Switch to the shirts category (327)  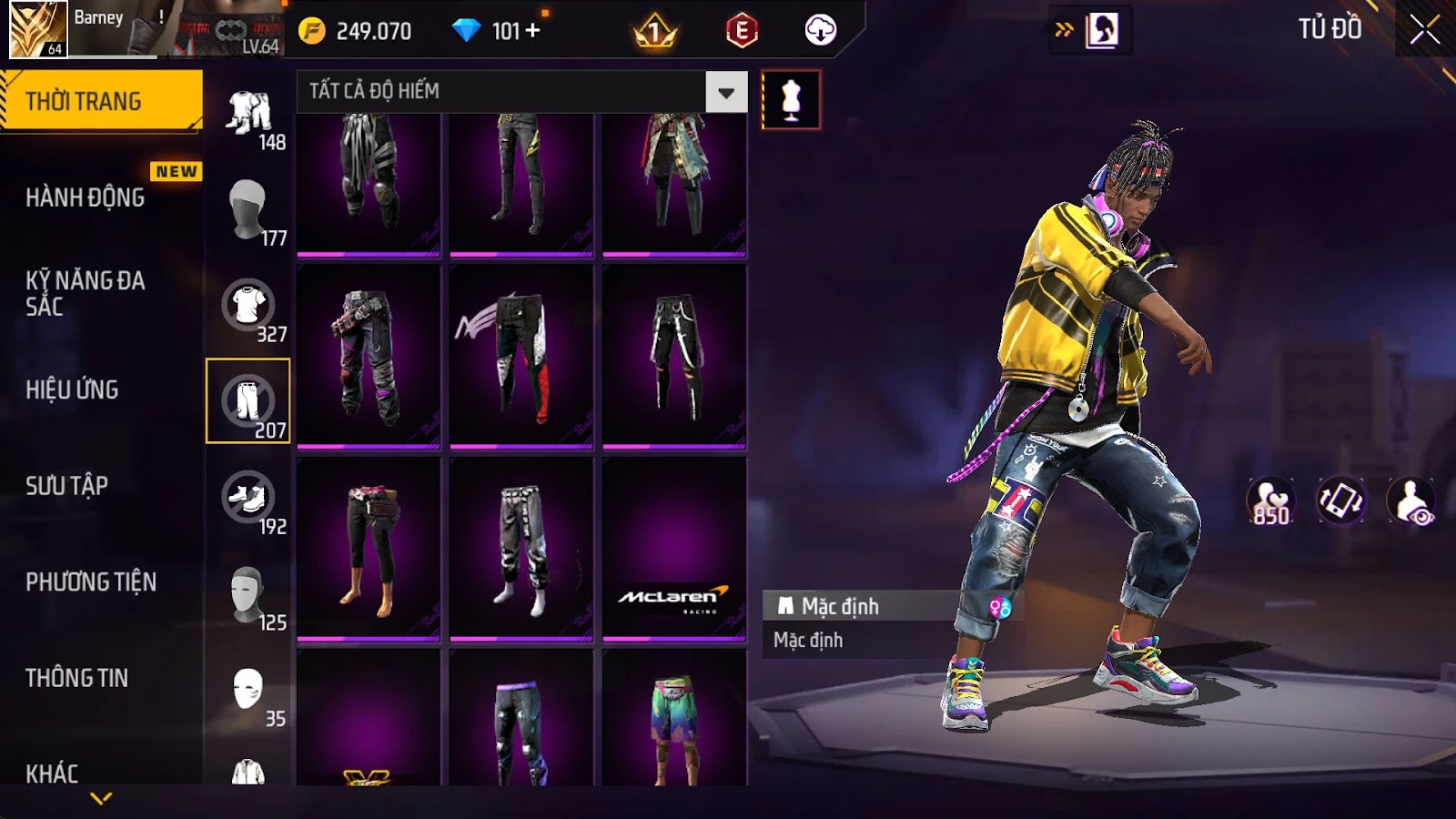248,308
